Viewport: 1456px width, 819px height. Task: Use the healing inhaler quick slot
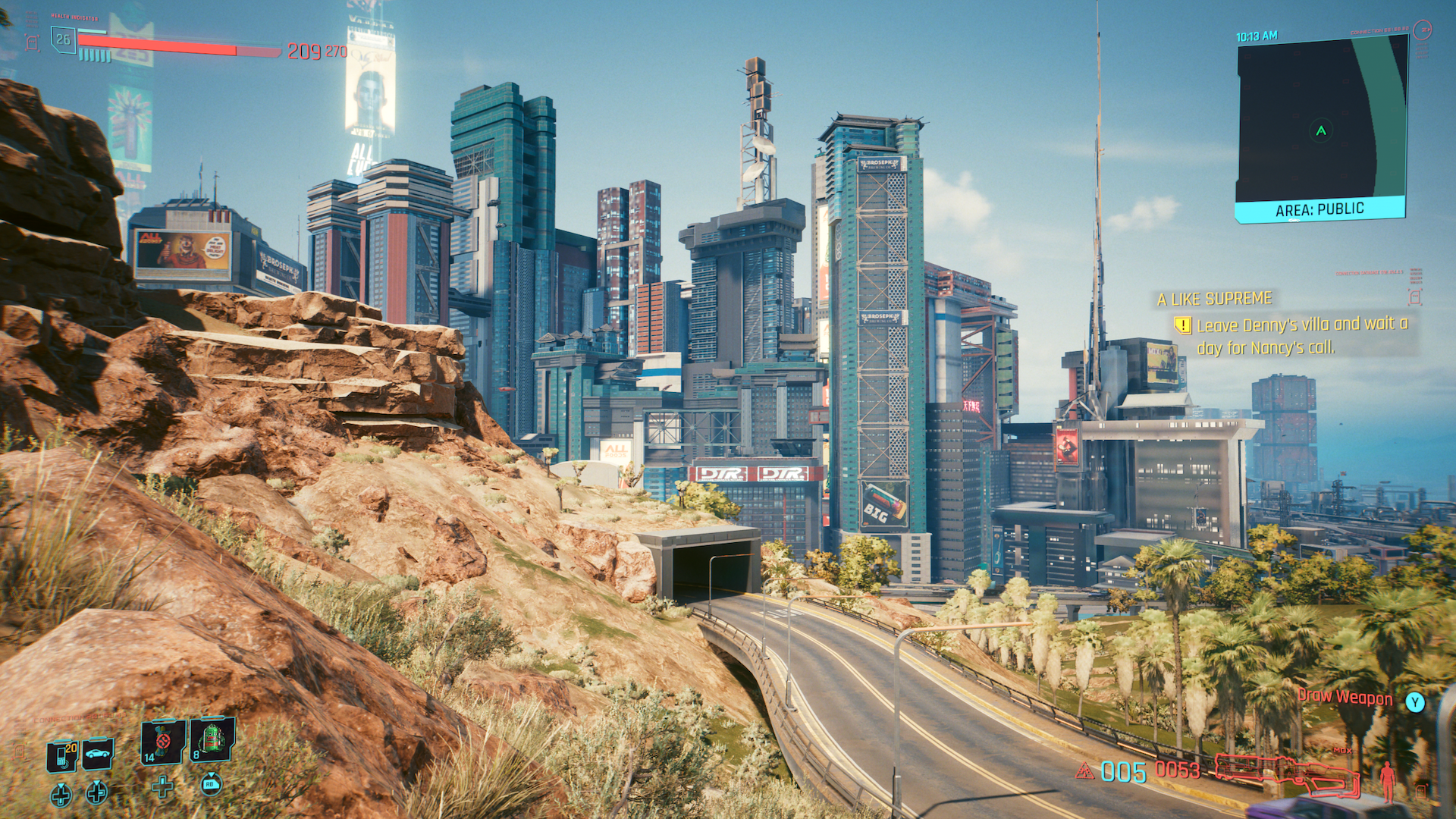tap(163, 741)
